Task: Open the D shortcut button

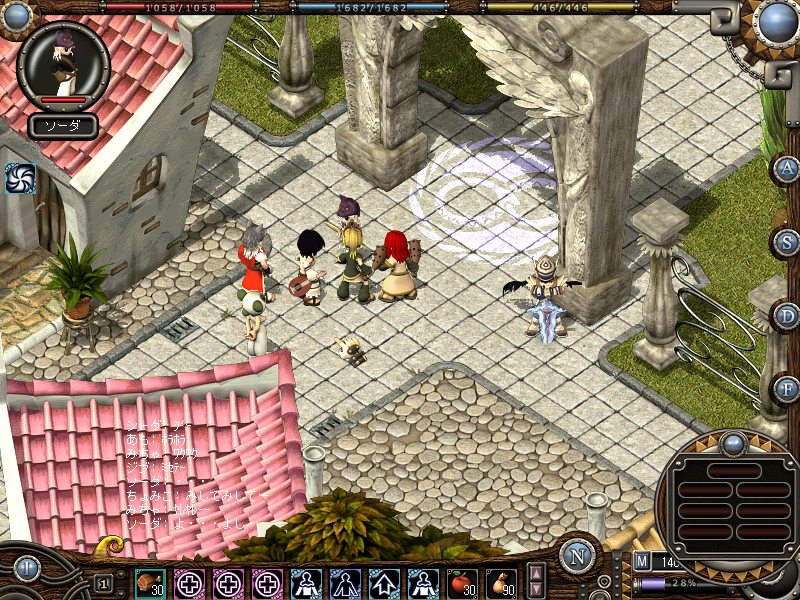Action: point(788,316)
